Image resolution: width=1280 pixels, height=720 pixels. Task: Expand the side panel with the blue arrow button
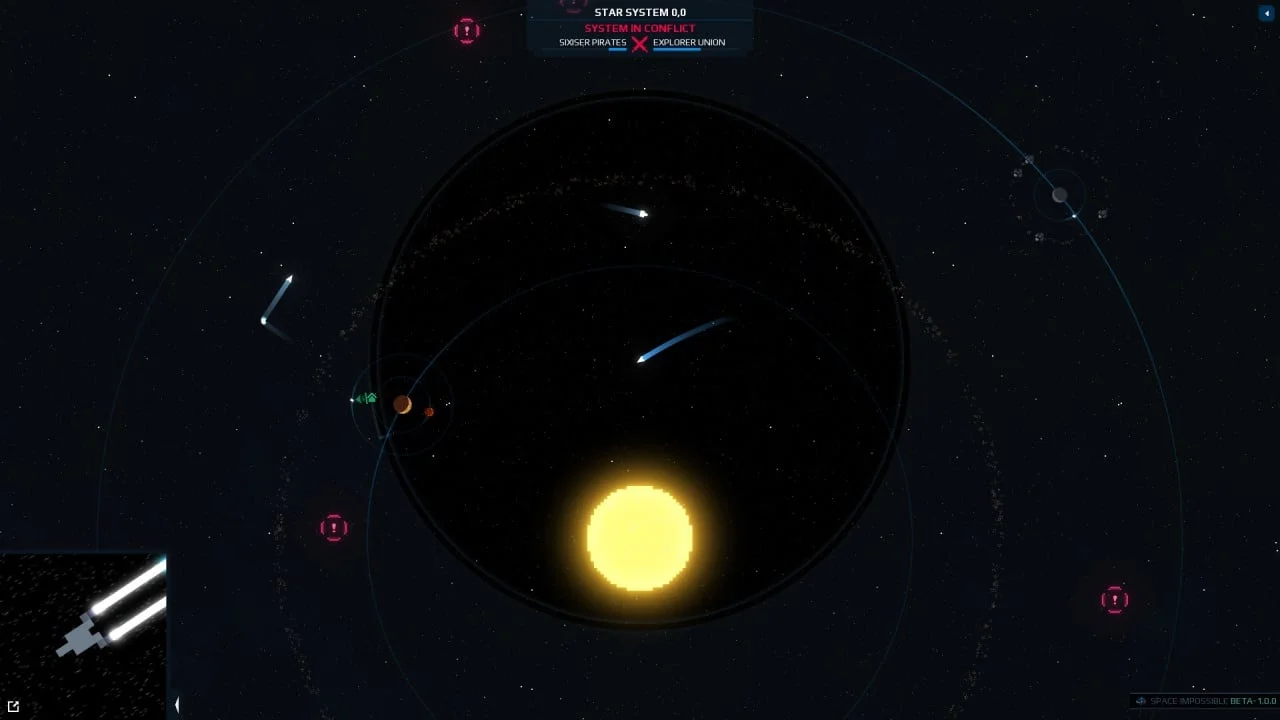coord(1265,13)
